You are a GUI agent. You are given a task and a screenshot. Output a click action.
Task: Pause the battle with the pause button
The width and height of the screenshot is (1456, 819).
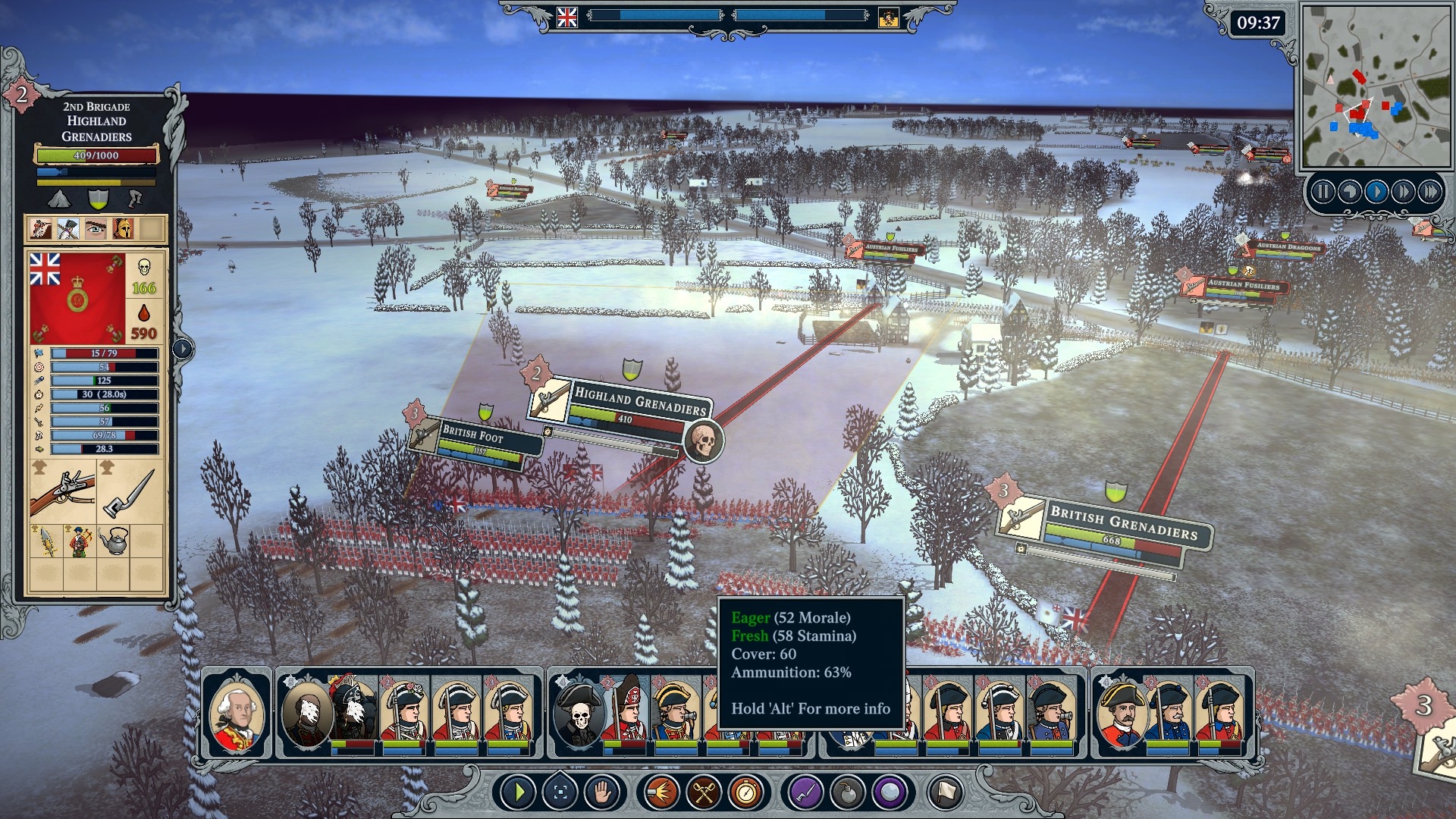1323,192
